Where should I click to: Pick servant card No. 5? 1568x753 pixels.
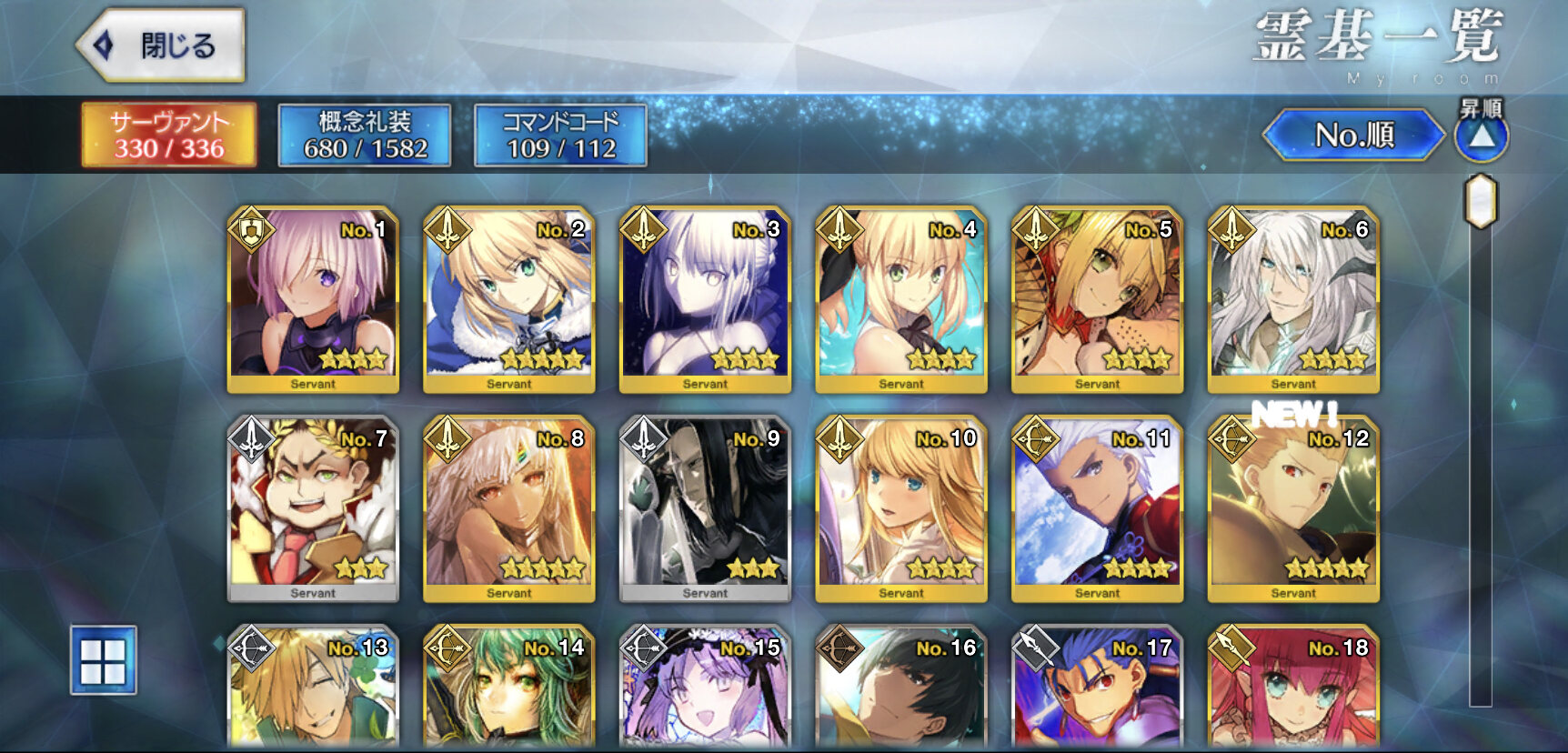click(1097, 298)
